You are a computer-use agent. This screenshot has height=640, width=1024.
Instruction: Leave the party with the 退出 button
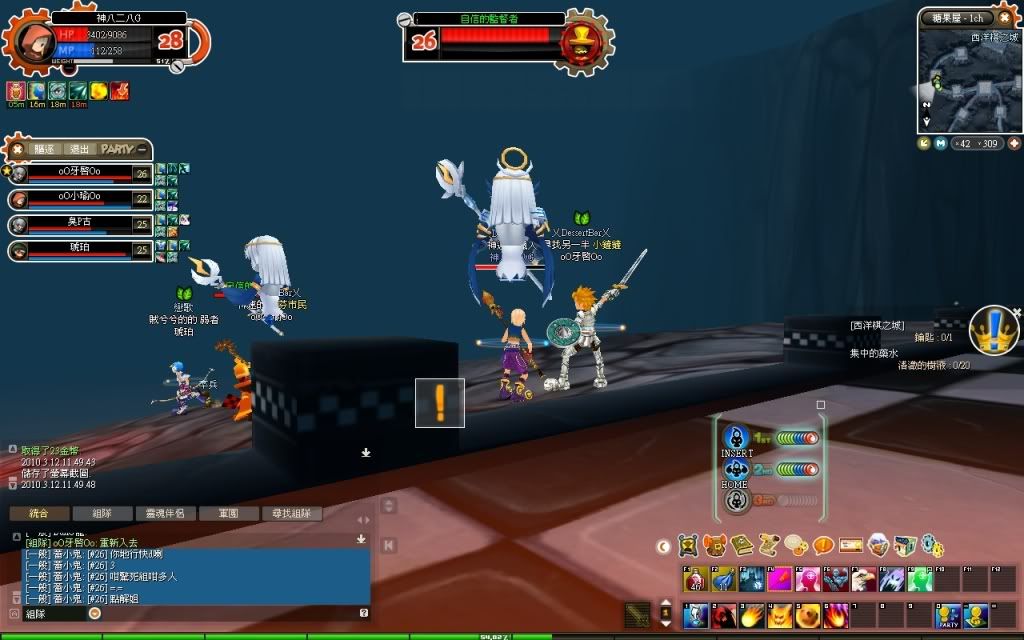80,149
